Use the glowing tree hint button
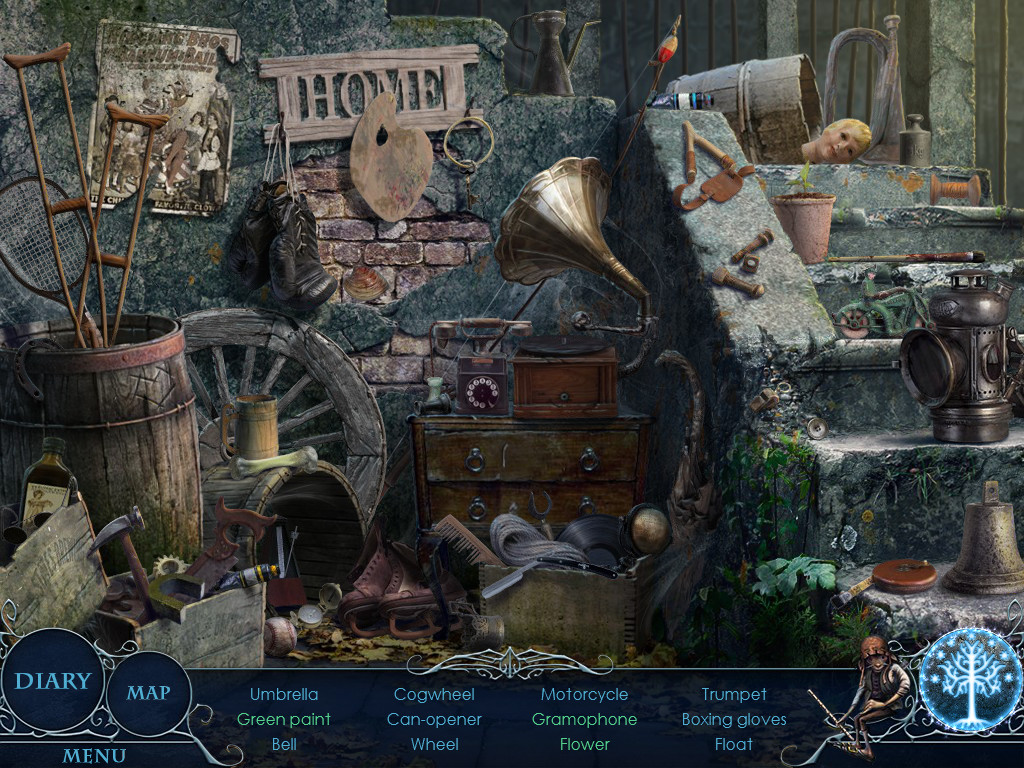The image size is (1024, 768). 968,680
